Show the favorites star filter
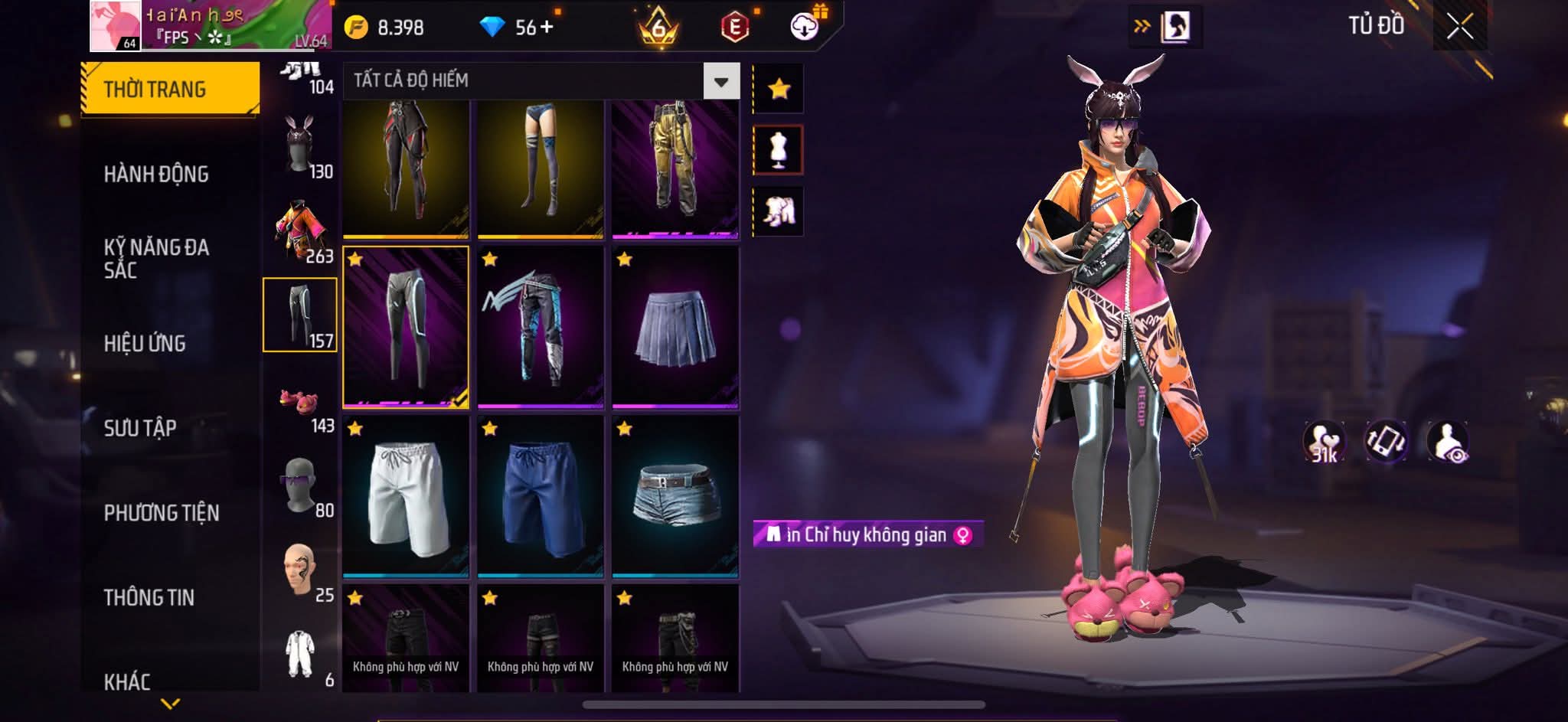1568x722 pixels. (779, 89)
